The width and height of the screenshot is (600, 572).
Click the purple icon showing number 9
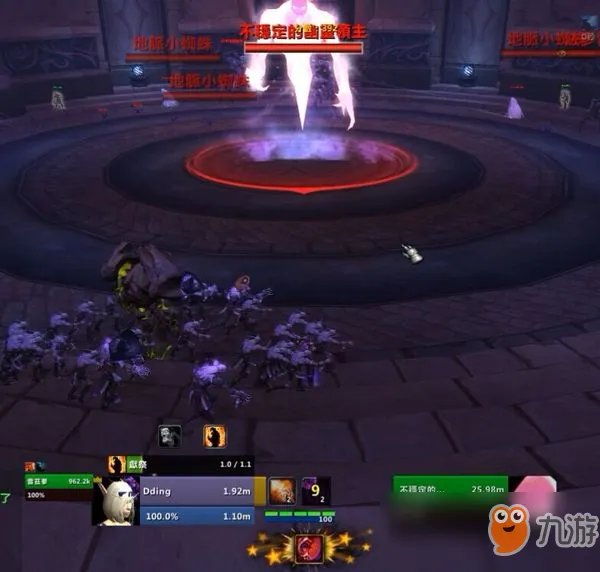point(316,490)
